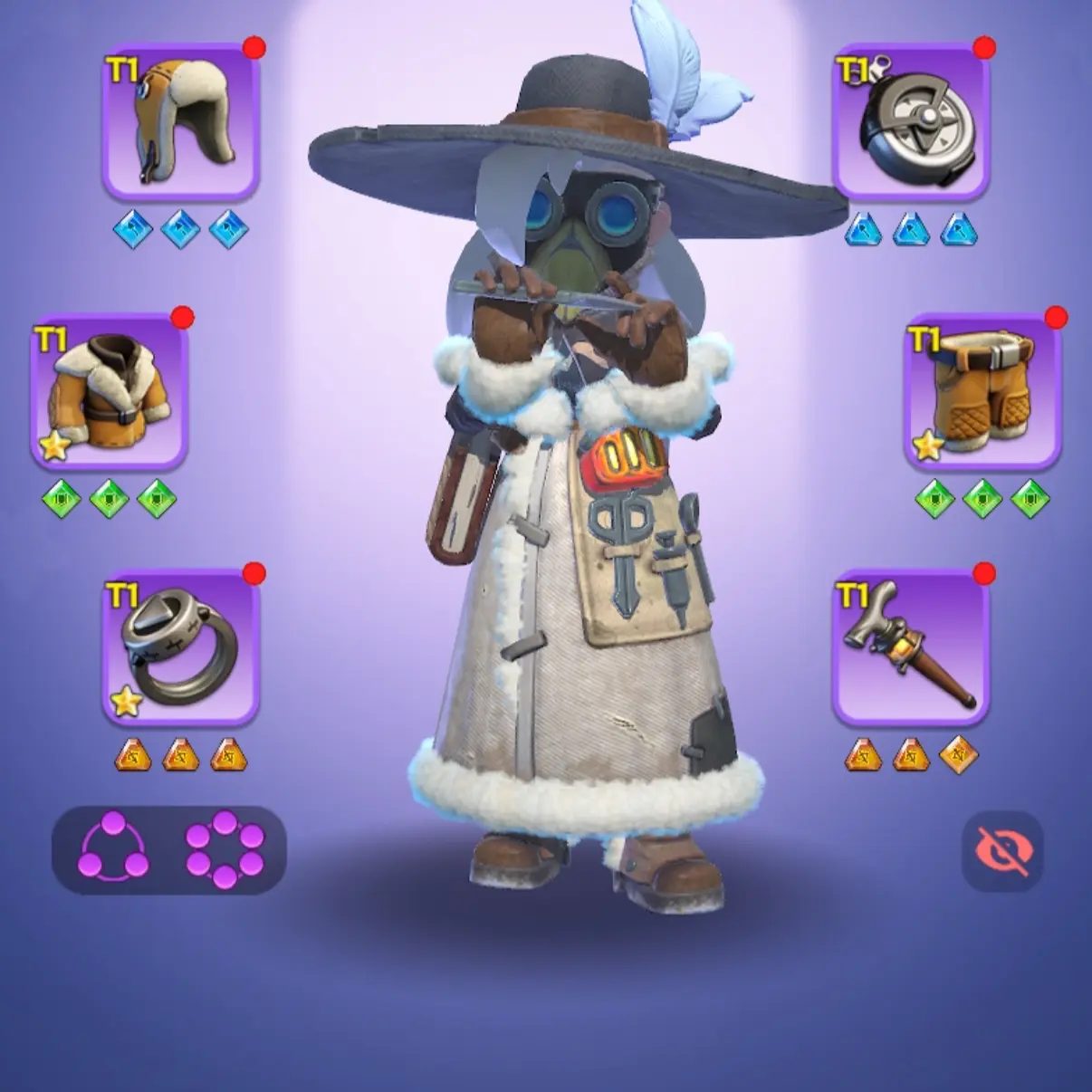Open the quilted brown pants slot
1092x1092 pixels.
(x=982, y=391)
